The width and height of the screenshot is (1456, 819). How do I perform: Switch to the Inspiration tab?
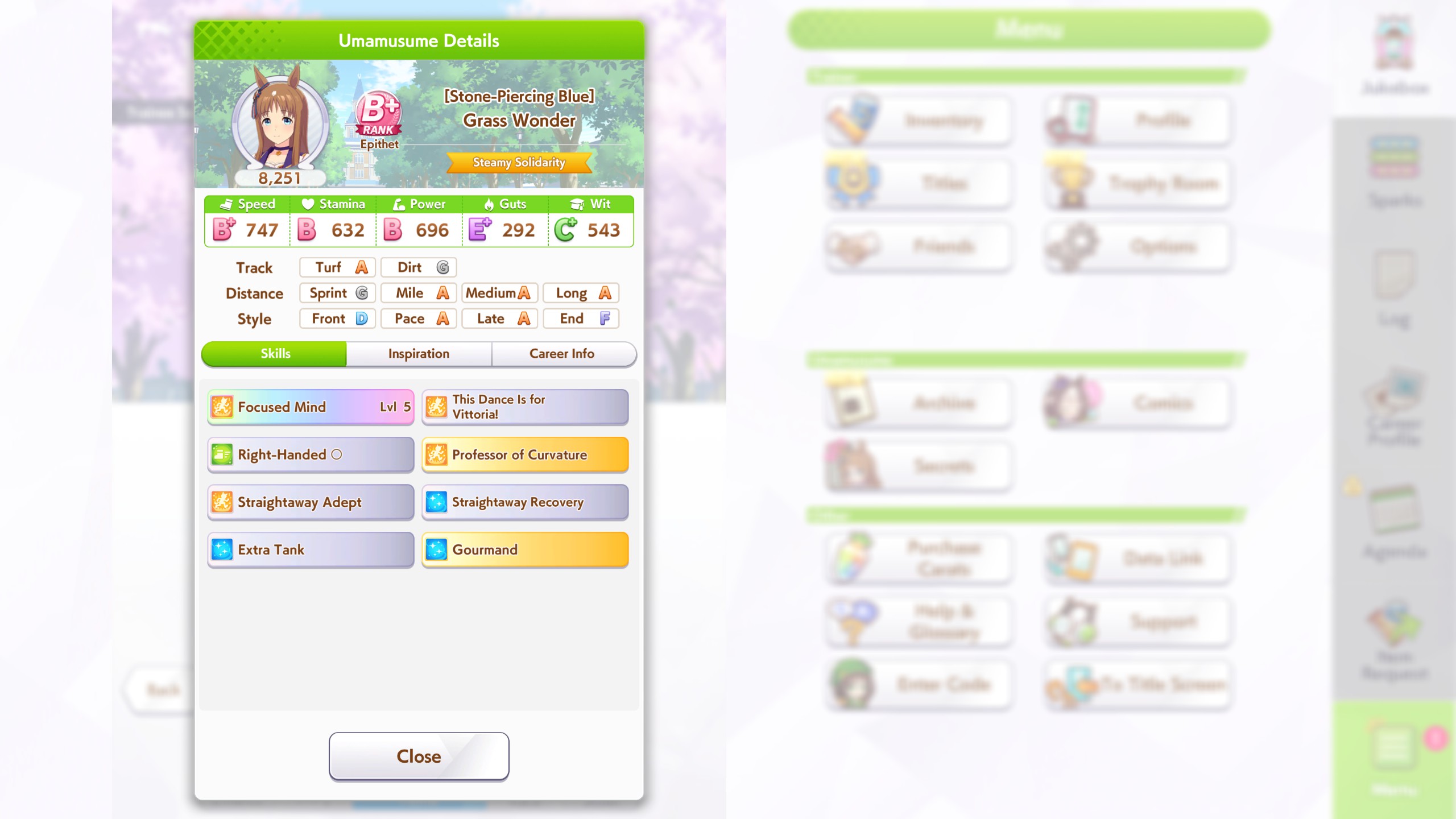[418, 353]
